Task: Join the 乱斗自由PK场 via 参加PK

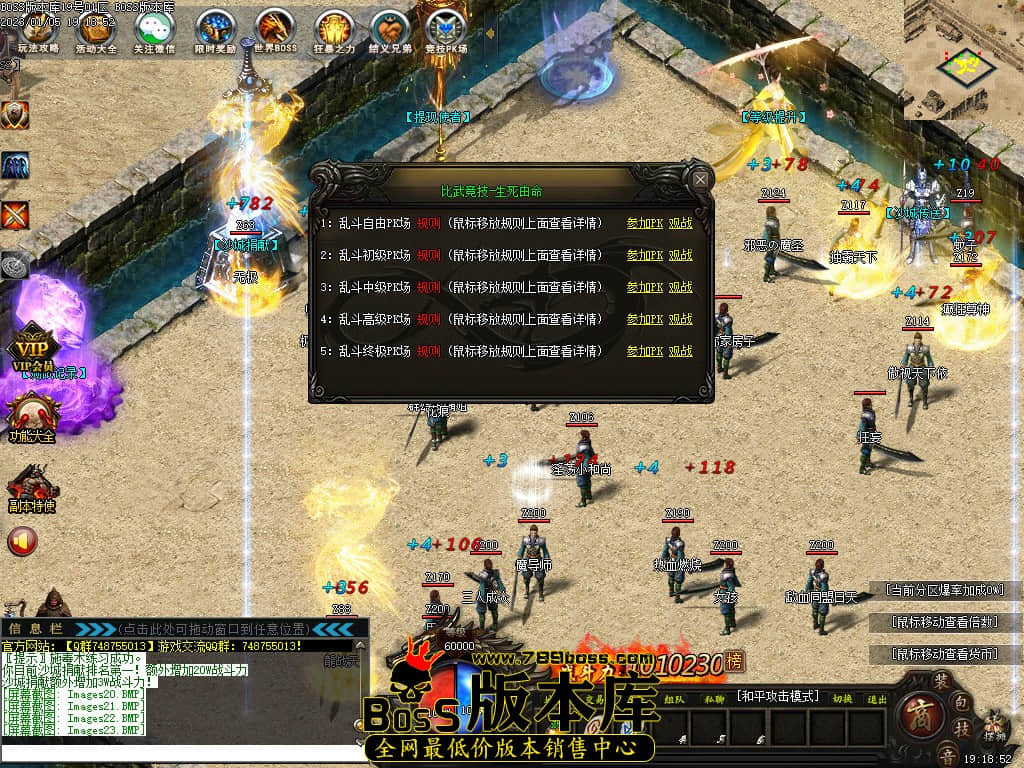Action: click(645, 224)
